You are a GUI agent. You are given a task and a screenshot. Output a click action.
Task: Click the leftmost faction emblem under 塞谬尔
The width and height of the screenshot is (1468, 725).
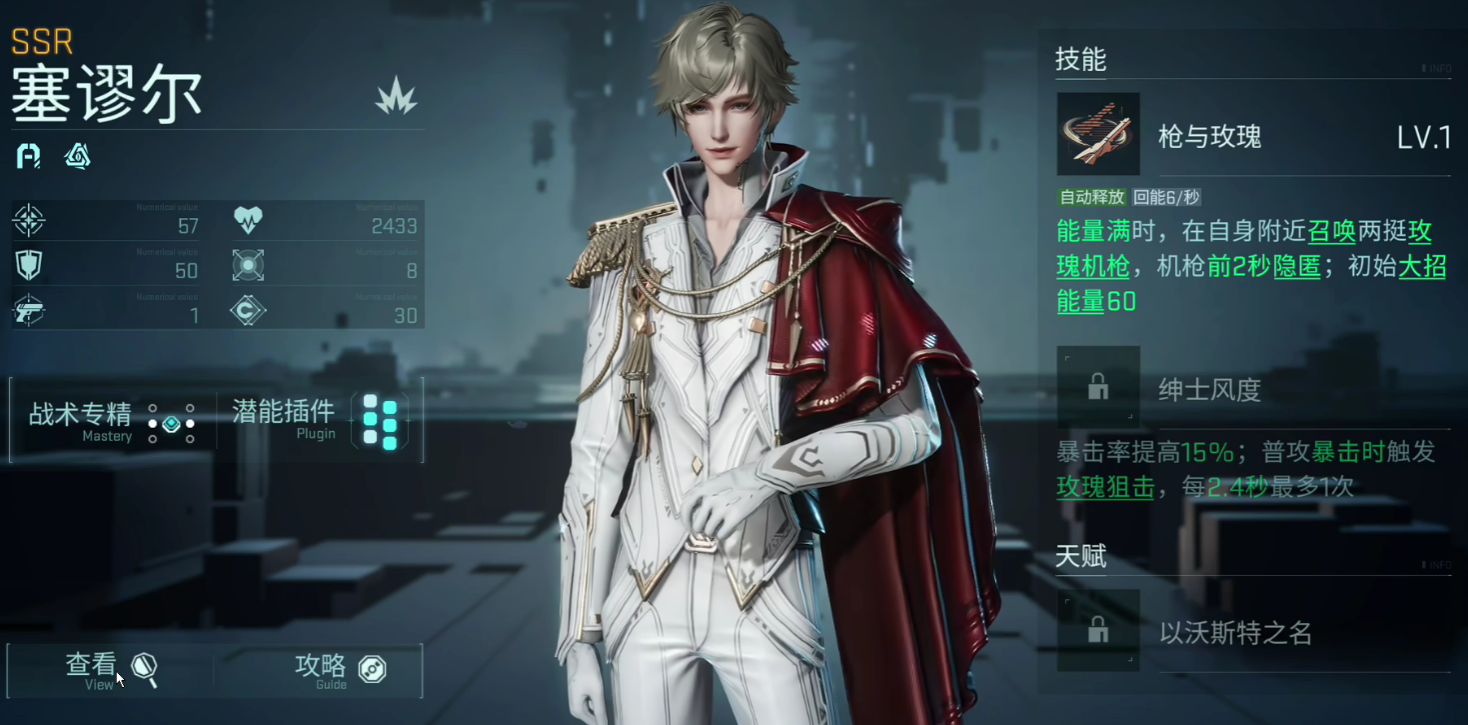click(x=27, y=157)
